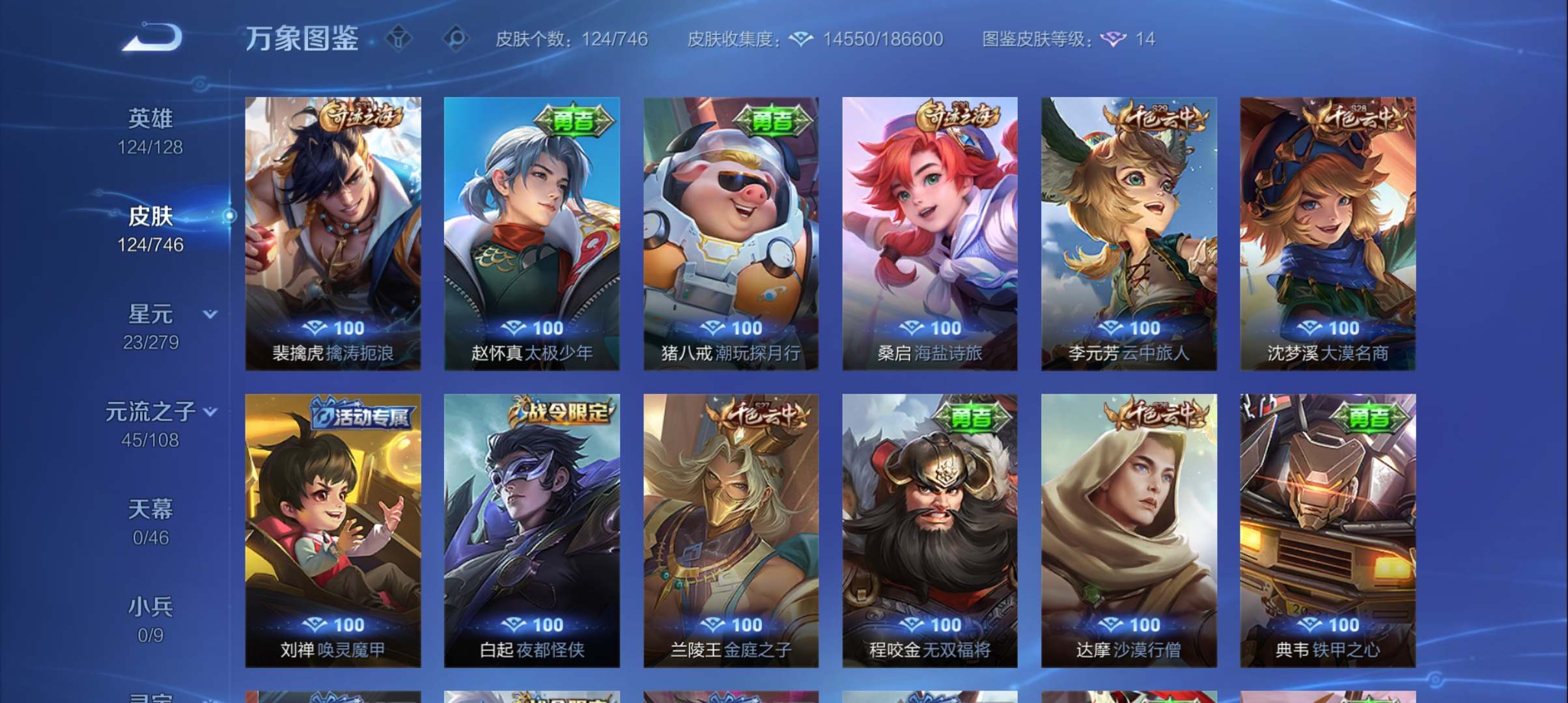Select the 小兵 category in the sidebar
The image size is (1568, 703).
pyautogui.click(x=152, y=605)
